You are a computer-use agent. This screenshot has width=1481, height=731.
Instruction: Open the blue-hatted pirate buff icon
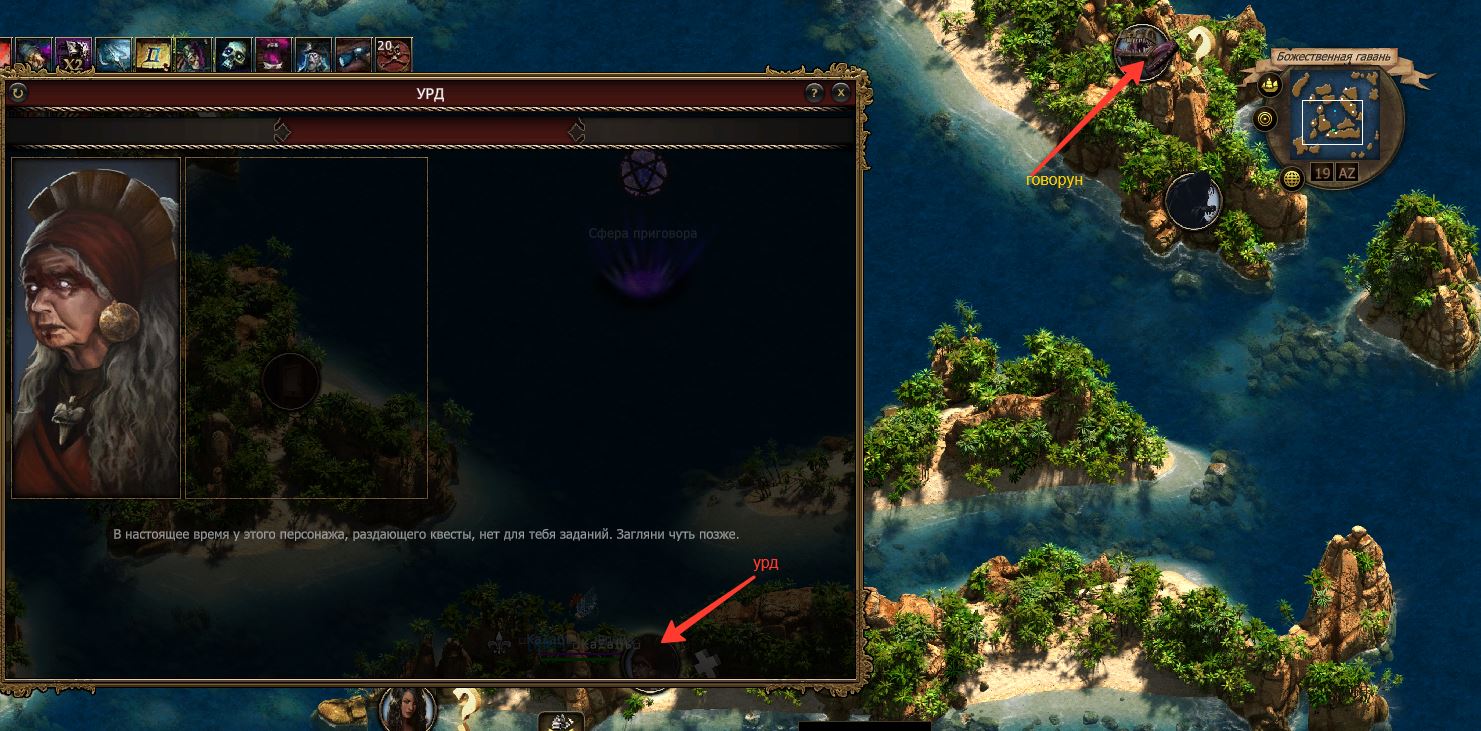point(313,54)
